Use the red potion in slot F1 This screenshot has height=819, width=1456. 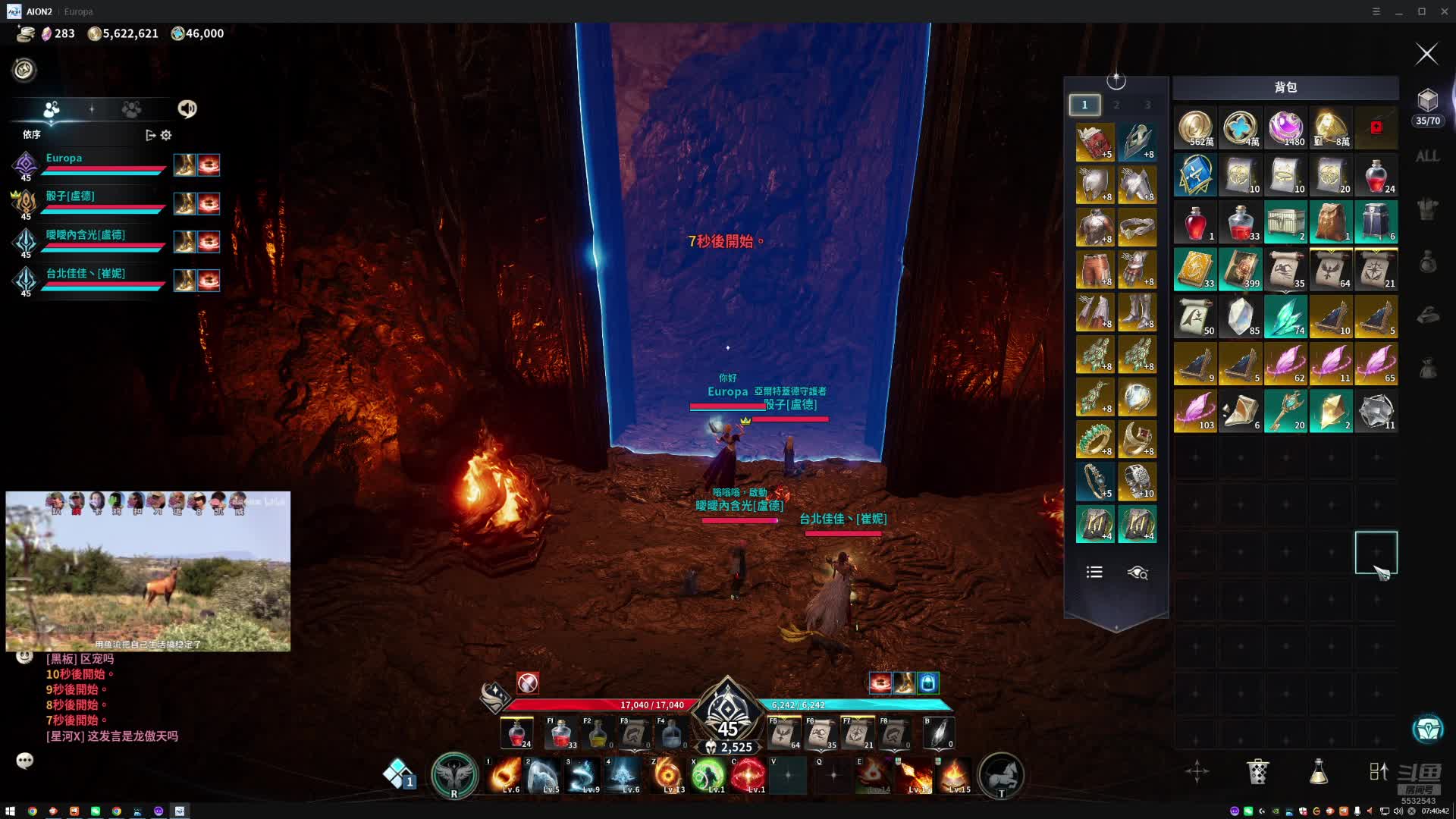tap(560, 733)
